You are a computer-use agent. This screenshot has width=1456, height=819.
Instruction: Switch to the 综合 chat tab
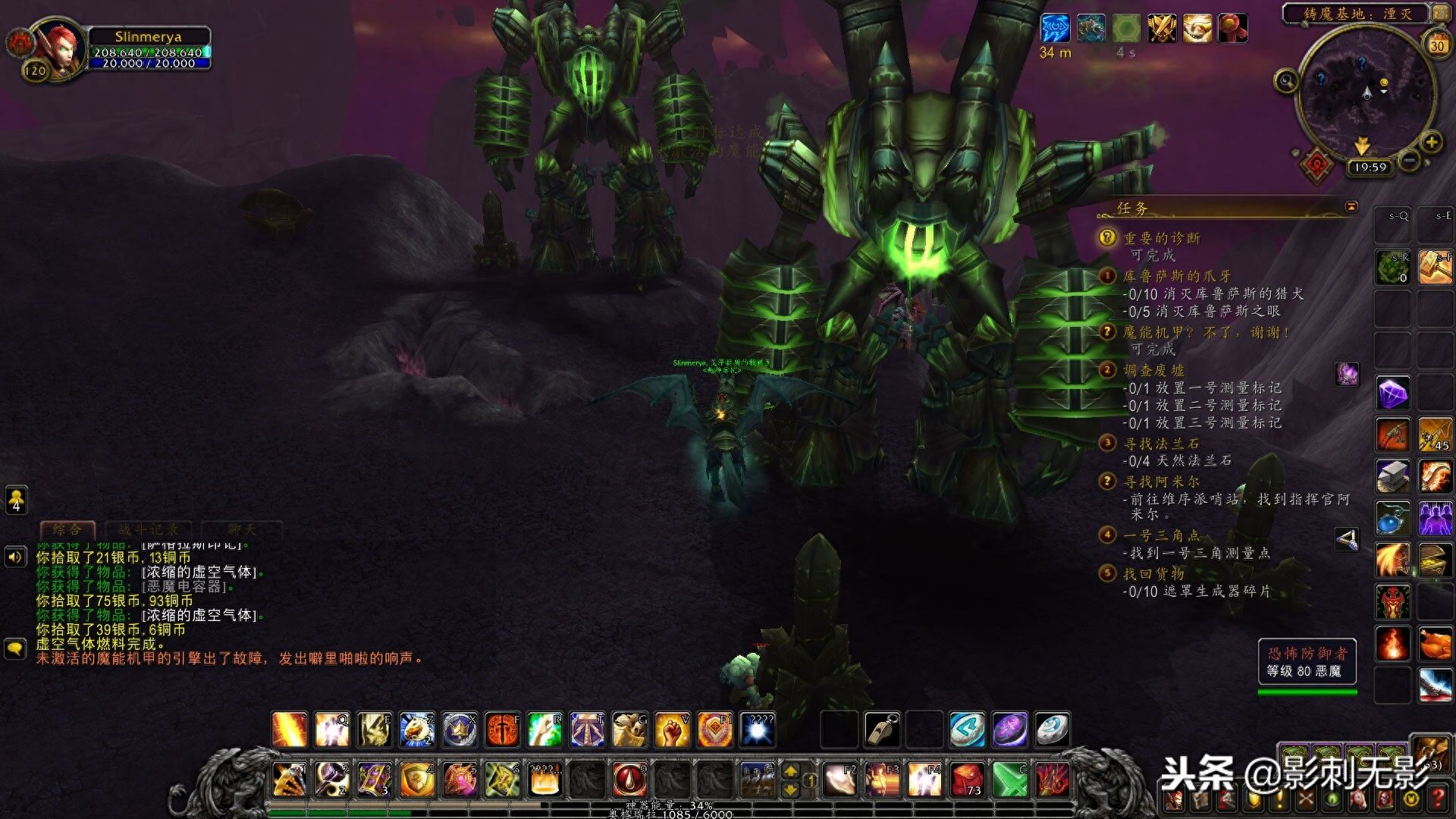click(67, 529)
